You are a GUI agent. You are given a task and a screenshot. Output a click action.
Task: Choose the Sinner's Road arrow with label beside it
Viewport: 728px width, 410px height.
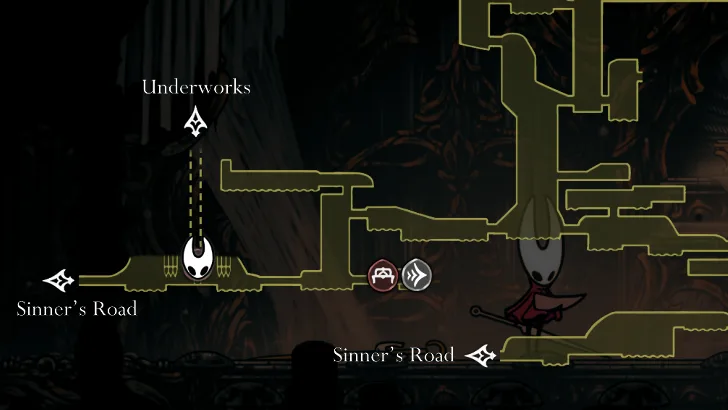482,354
